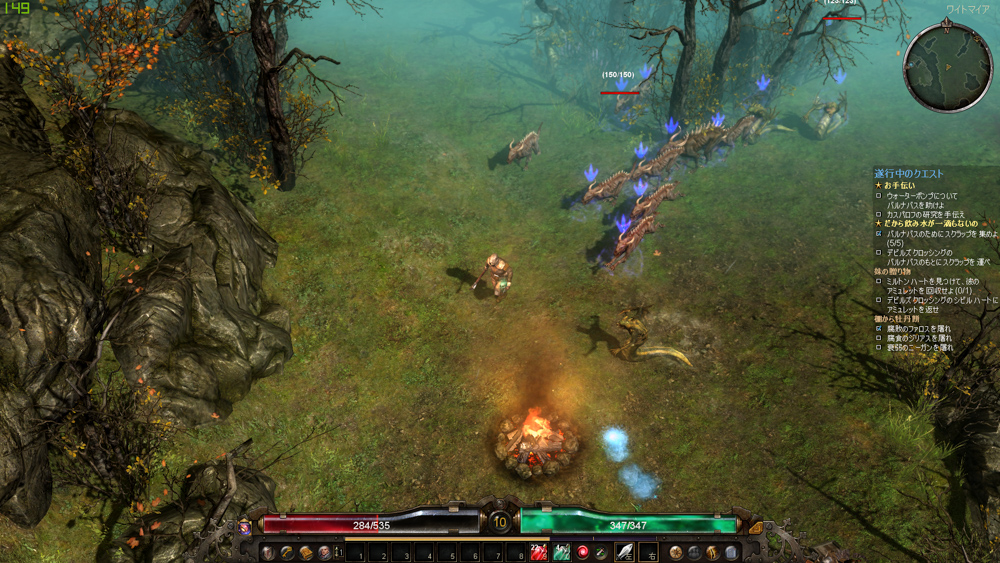Open the empty right-click skill slot
1000x563 pixels.
(x=648, y=552)
